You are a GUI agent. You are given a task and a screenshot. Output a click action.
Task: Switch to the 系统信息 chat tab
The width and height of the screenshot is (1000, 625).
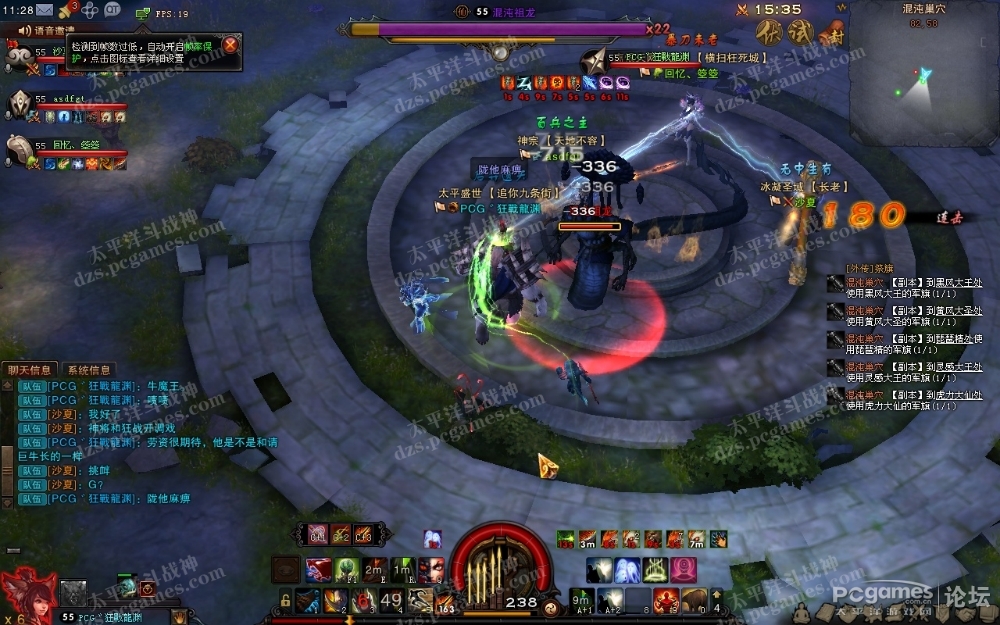click(88, 371)
